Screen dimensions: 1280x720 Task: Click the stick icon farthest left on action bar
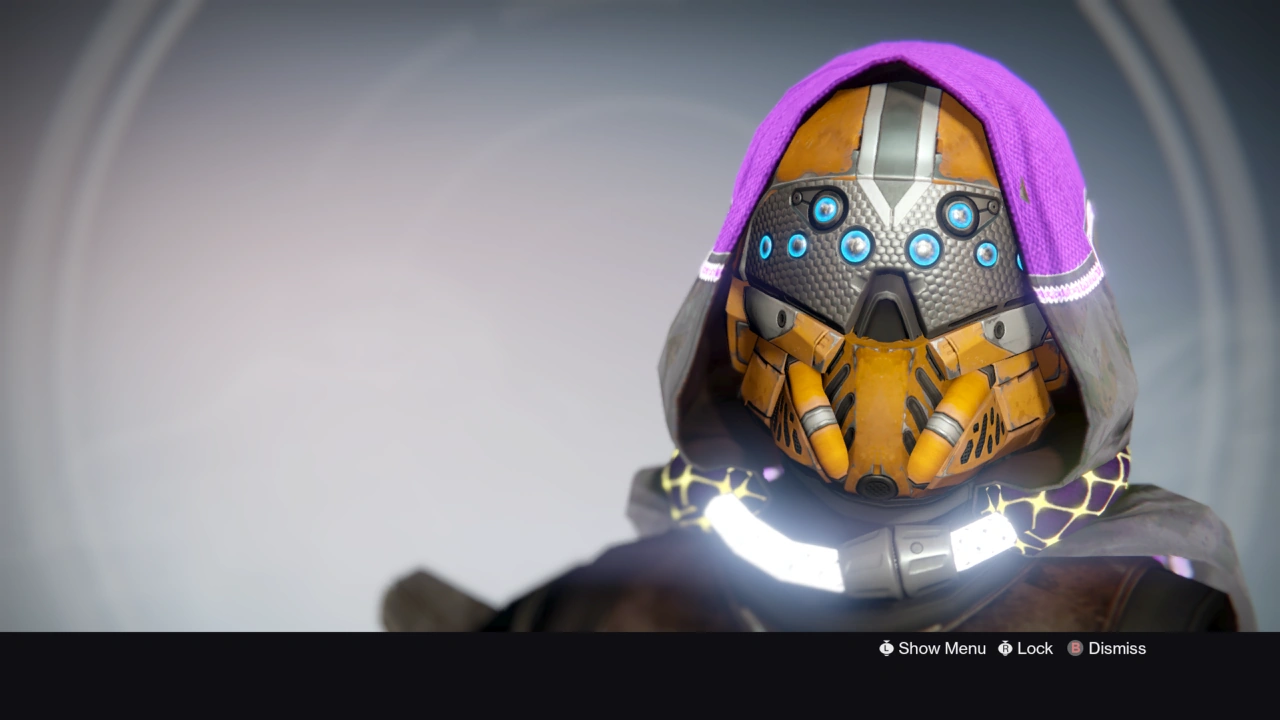(886, 648)
